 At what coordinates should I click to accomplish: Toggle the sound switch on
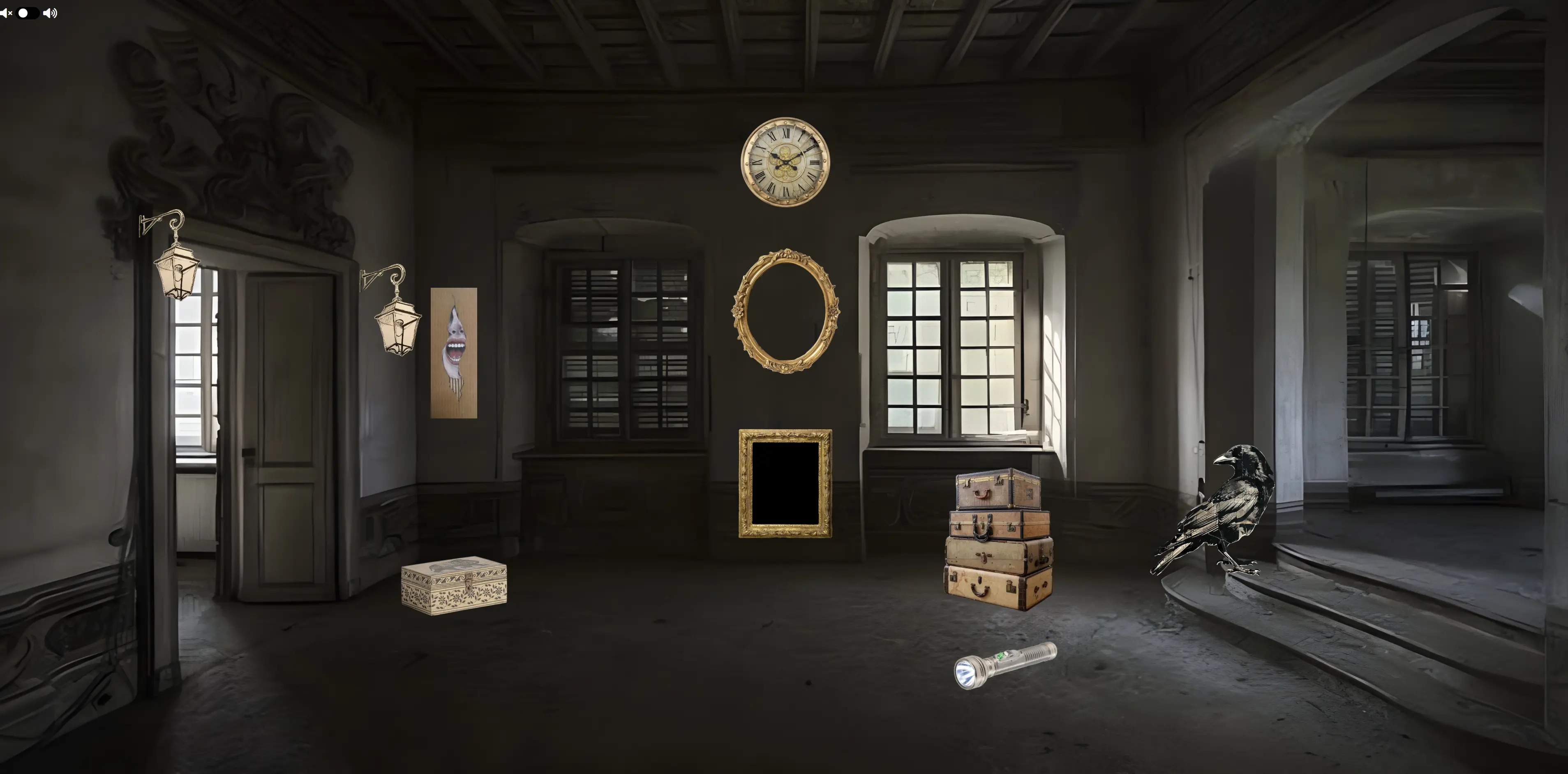coord(28,13)
